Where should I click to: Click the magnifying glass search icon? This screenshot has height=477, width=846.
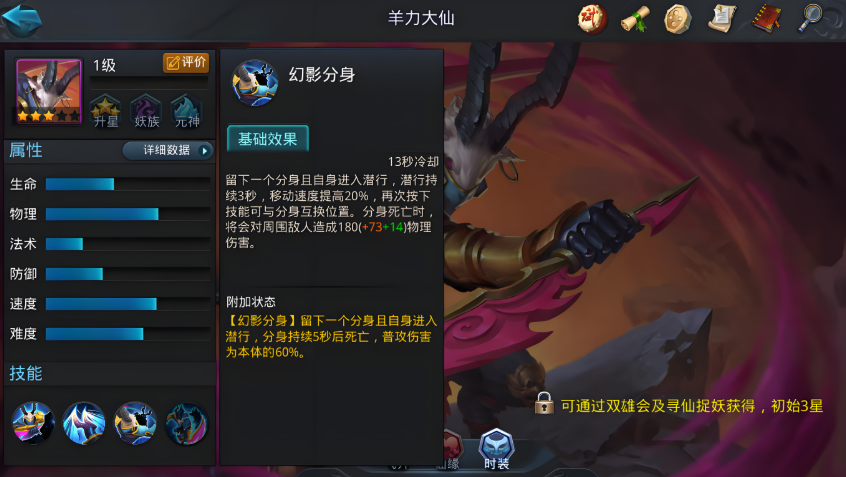pos(811,18)
